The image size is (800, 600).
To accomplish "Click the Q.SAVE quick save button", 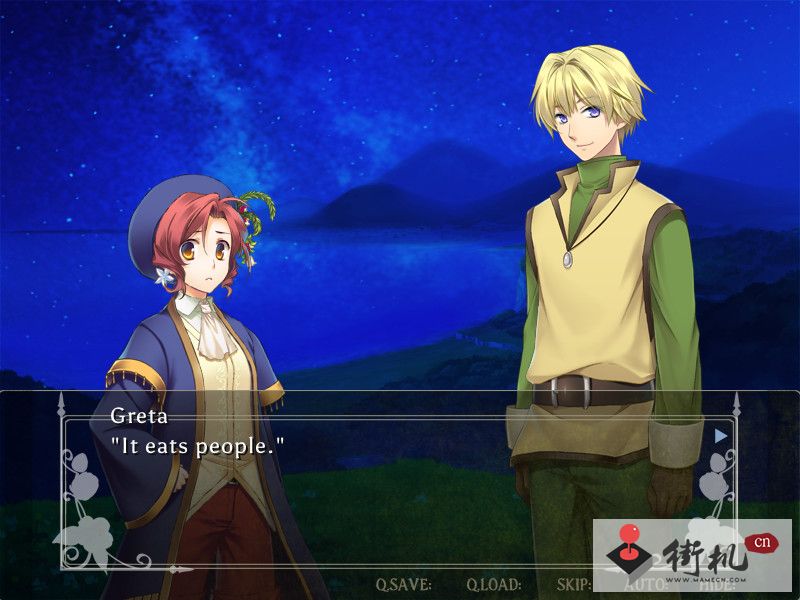I will pos(403,584).
